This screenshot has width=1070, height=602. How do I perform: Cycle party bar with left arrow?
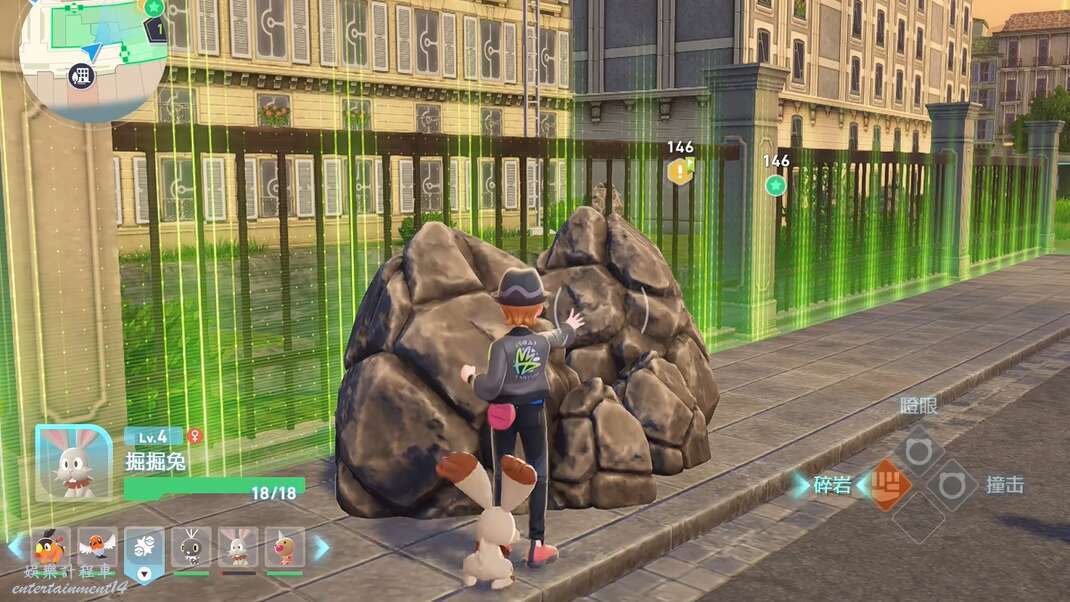pos(14,548)
